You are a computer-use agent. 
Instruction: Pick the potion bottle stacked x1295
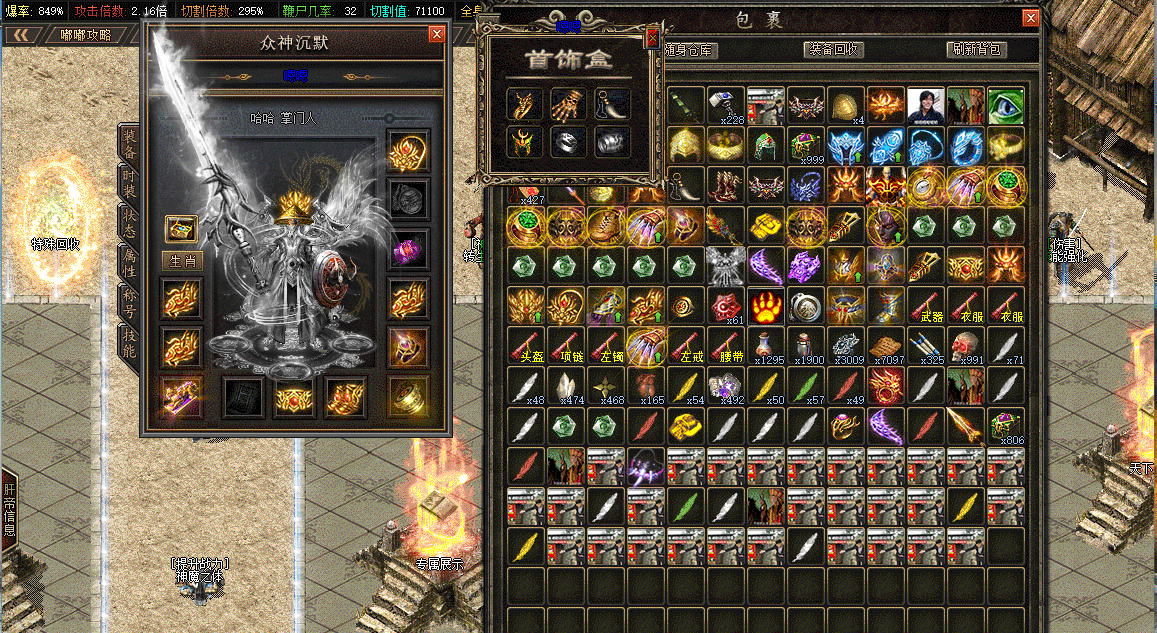pyautogui.click(x=766, y=345)
